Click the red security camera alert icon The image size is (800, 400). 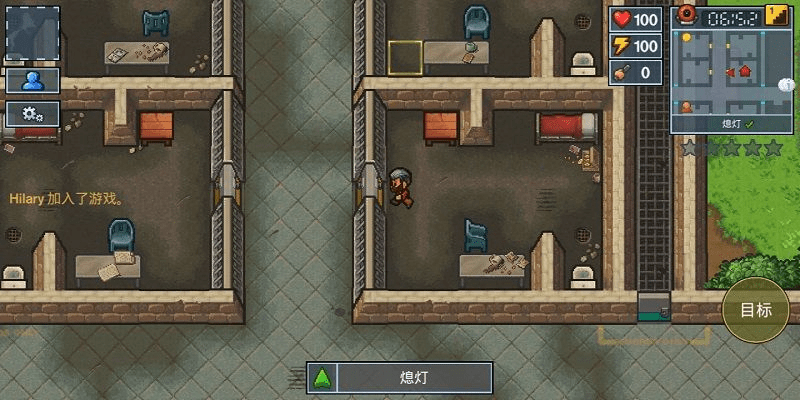coord(687,14)
